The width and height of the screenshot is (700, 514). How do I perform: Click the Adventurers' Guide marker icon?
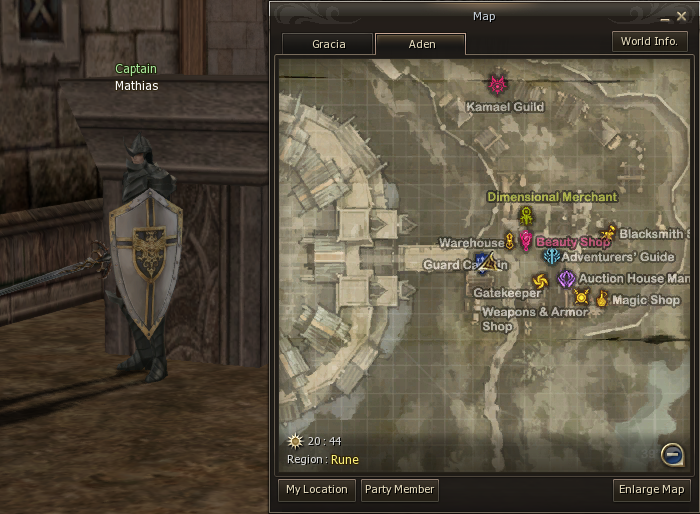click(552, 257)
